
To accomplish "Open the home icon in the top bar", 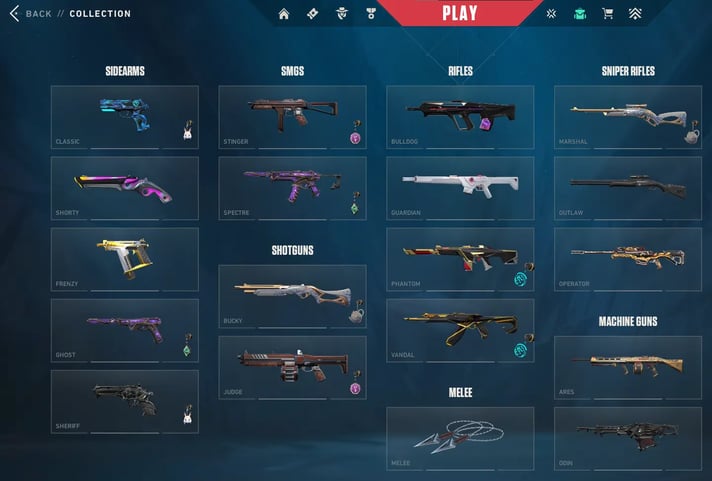I will [284, 14].
